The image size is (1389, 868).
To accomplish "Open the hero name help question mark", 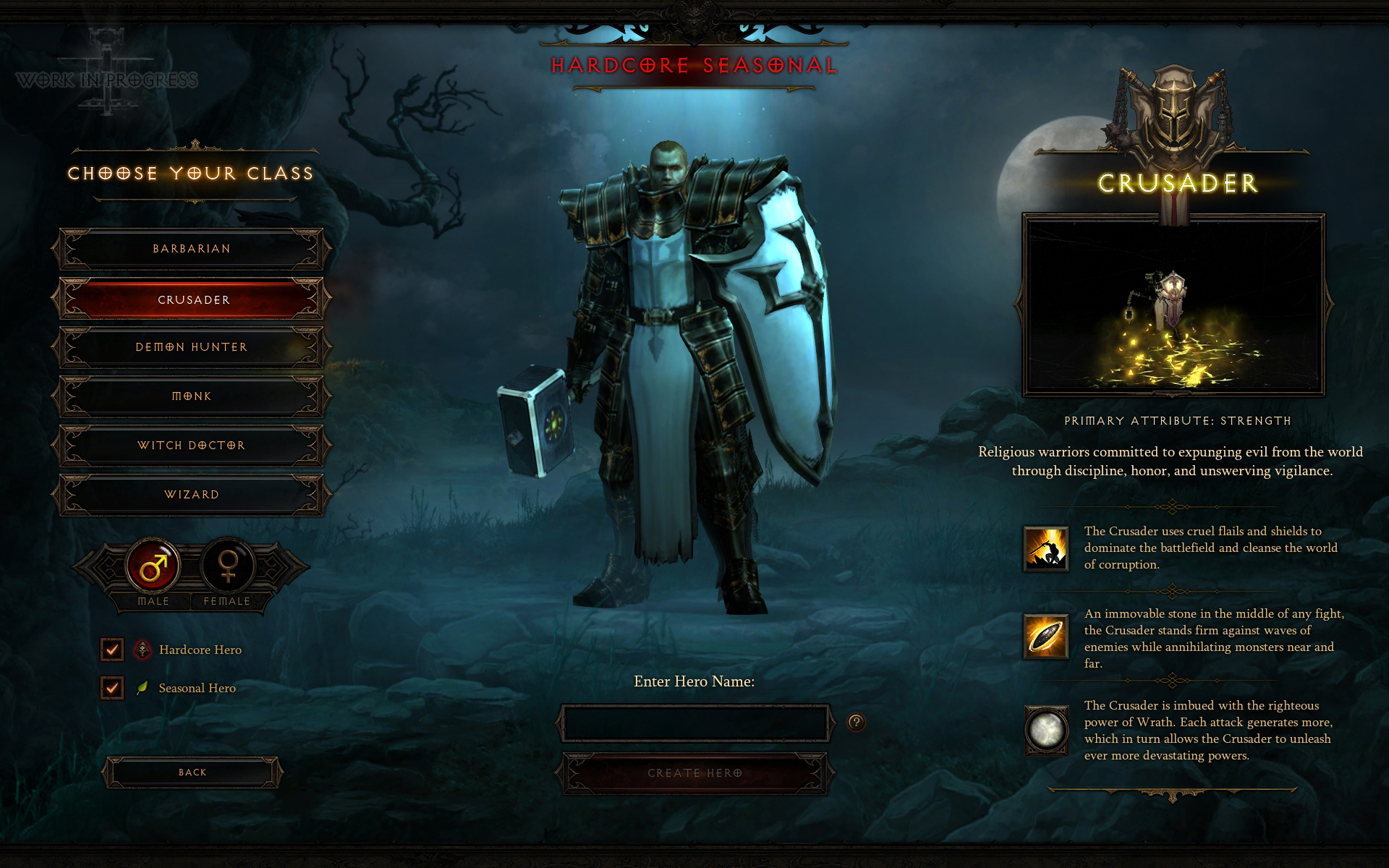I will tap(856, 722).
